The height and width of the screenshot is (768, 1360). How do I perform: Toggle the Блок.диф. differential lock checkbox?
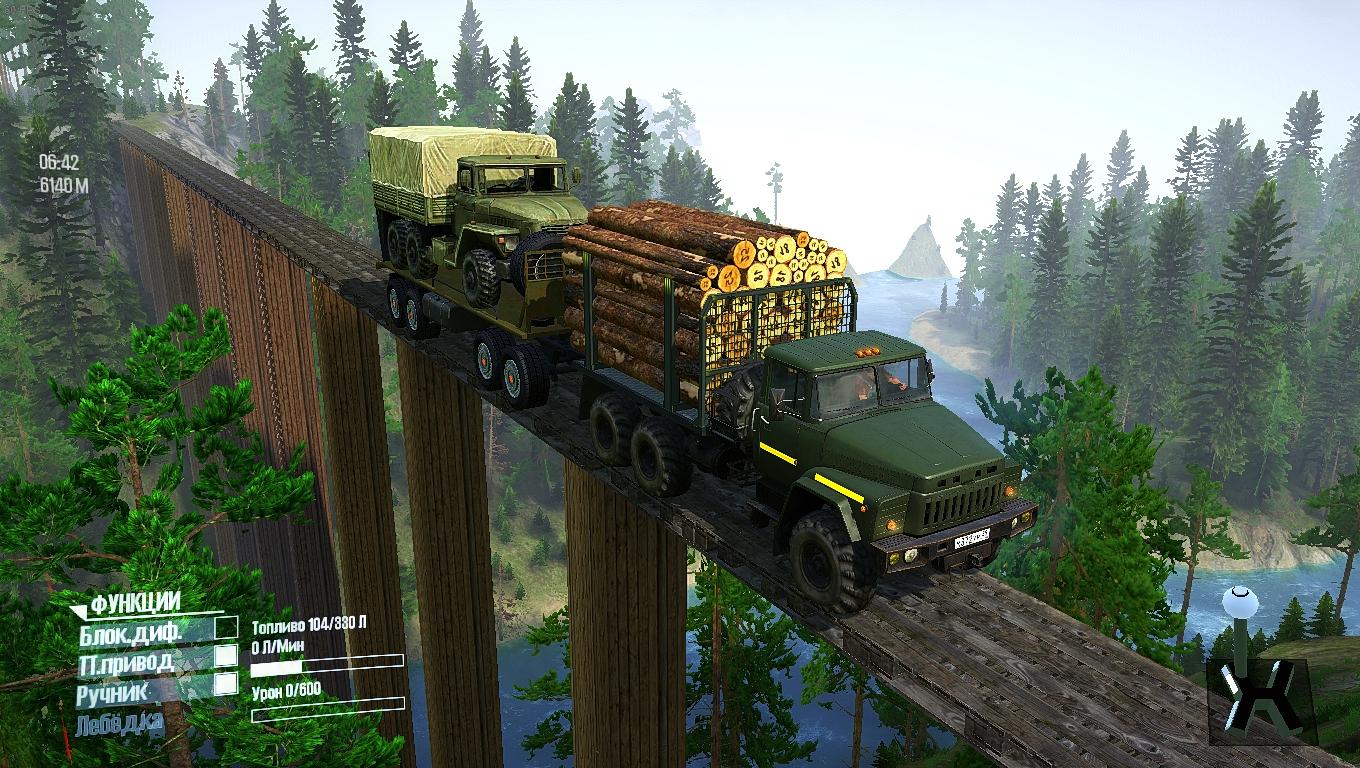[x=227, y=627]
